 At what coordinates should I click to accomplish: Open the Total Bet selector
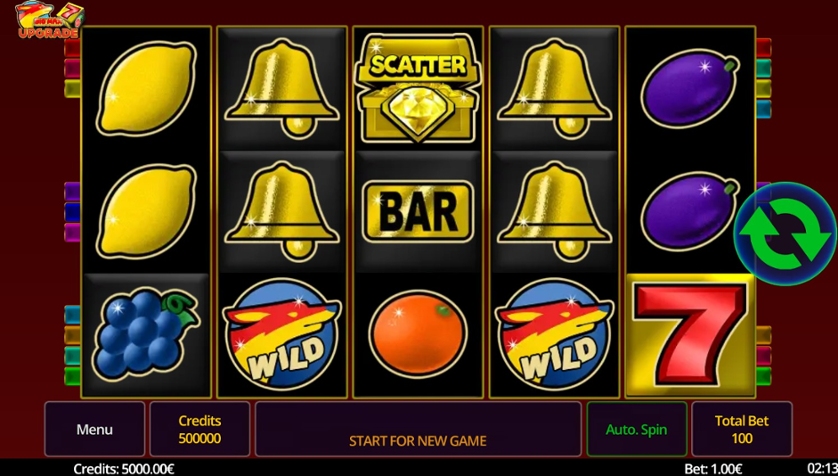click(741, 429)
